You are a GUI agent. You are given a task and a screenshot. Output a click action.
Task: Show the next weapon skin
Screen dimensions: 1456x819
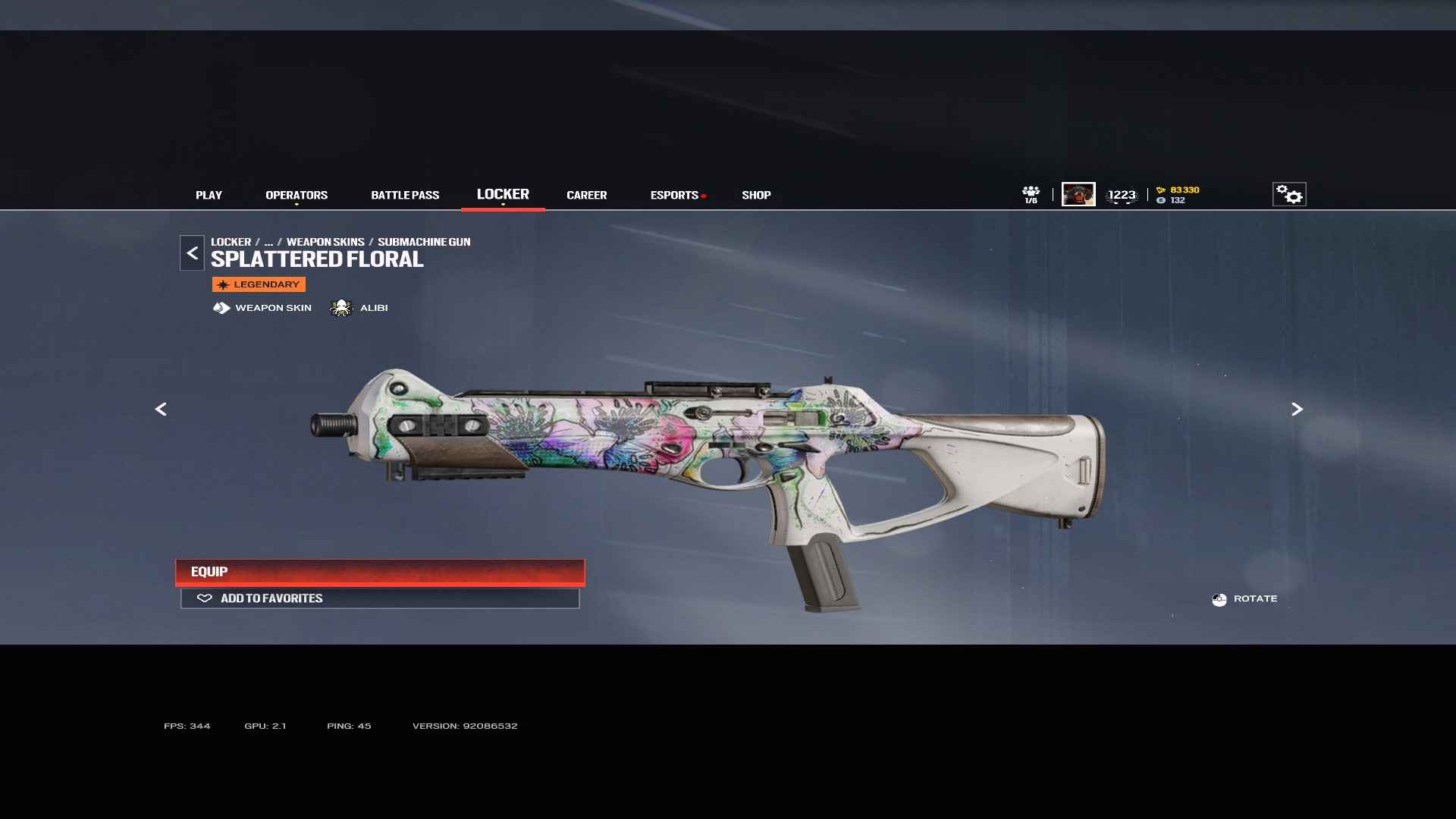[1297, 409]
